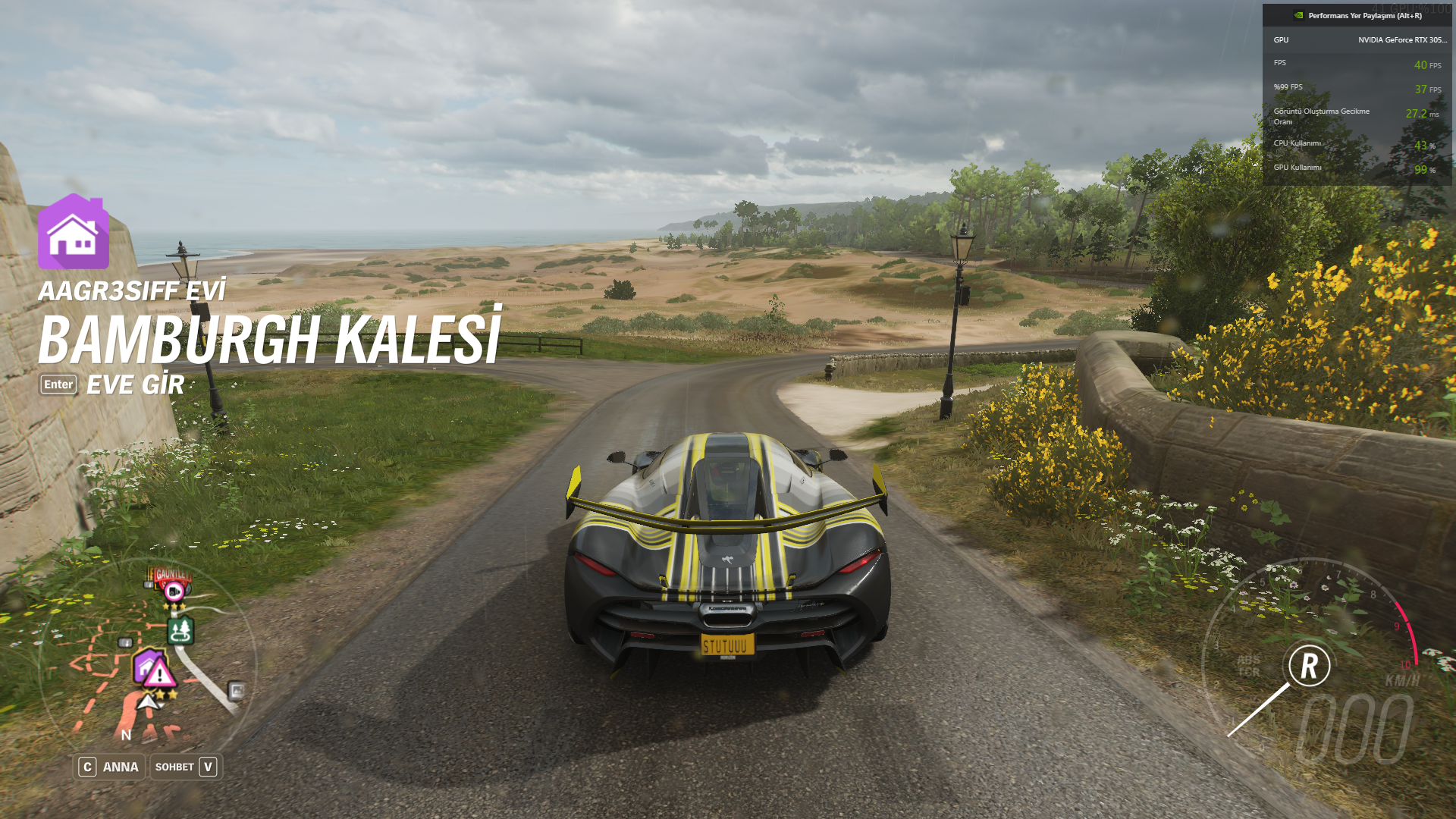
Task: Select the green forest circuit marker on minimap
Action: pos(180,630)
